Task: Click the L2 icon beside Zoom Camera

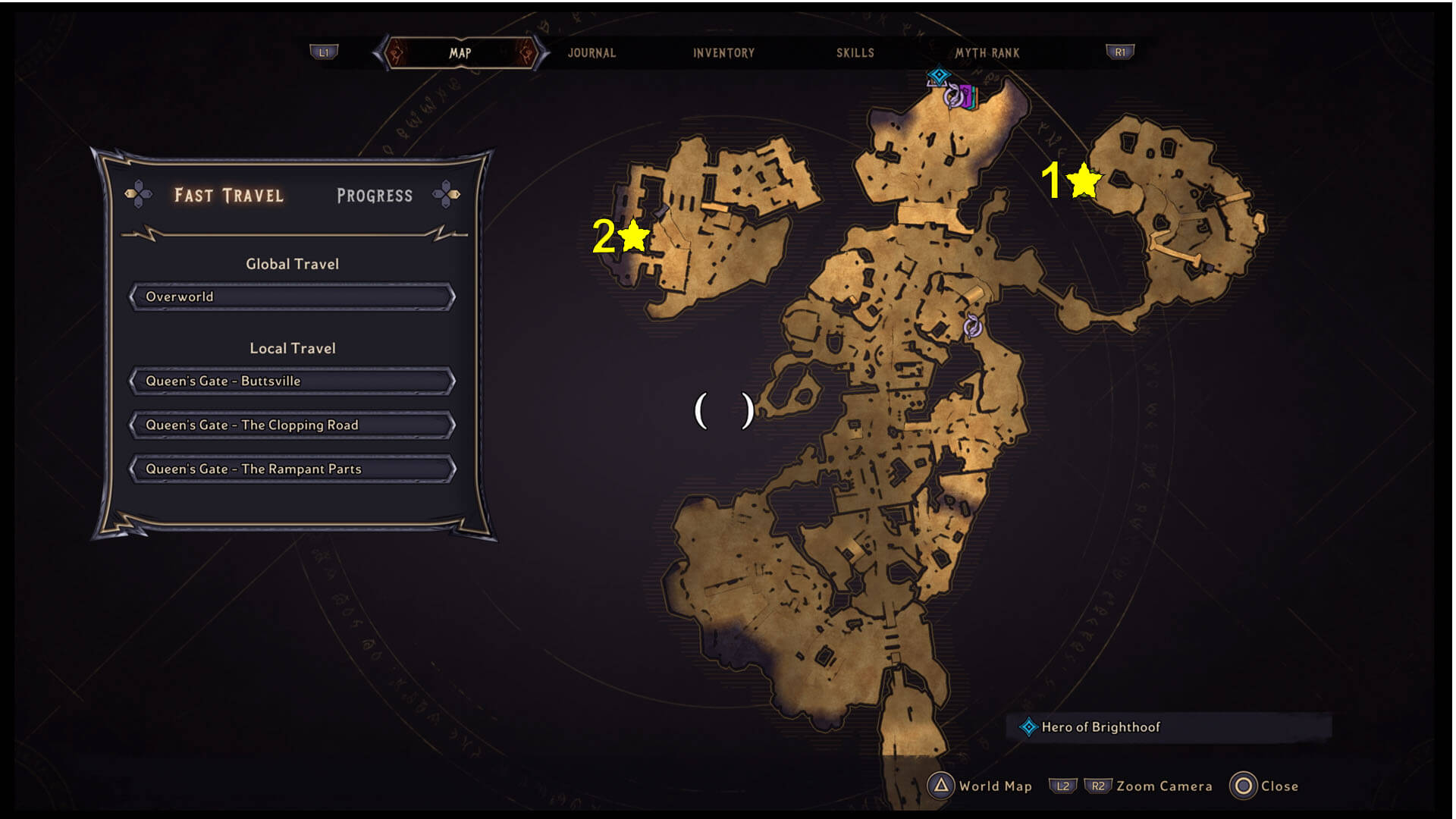Action: click(x=1062, y=786)
